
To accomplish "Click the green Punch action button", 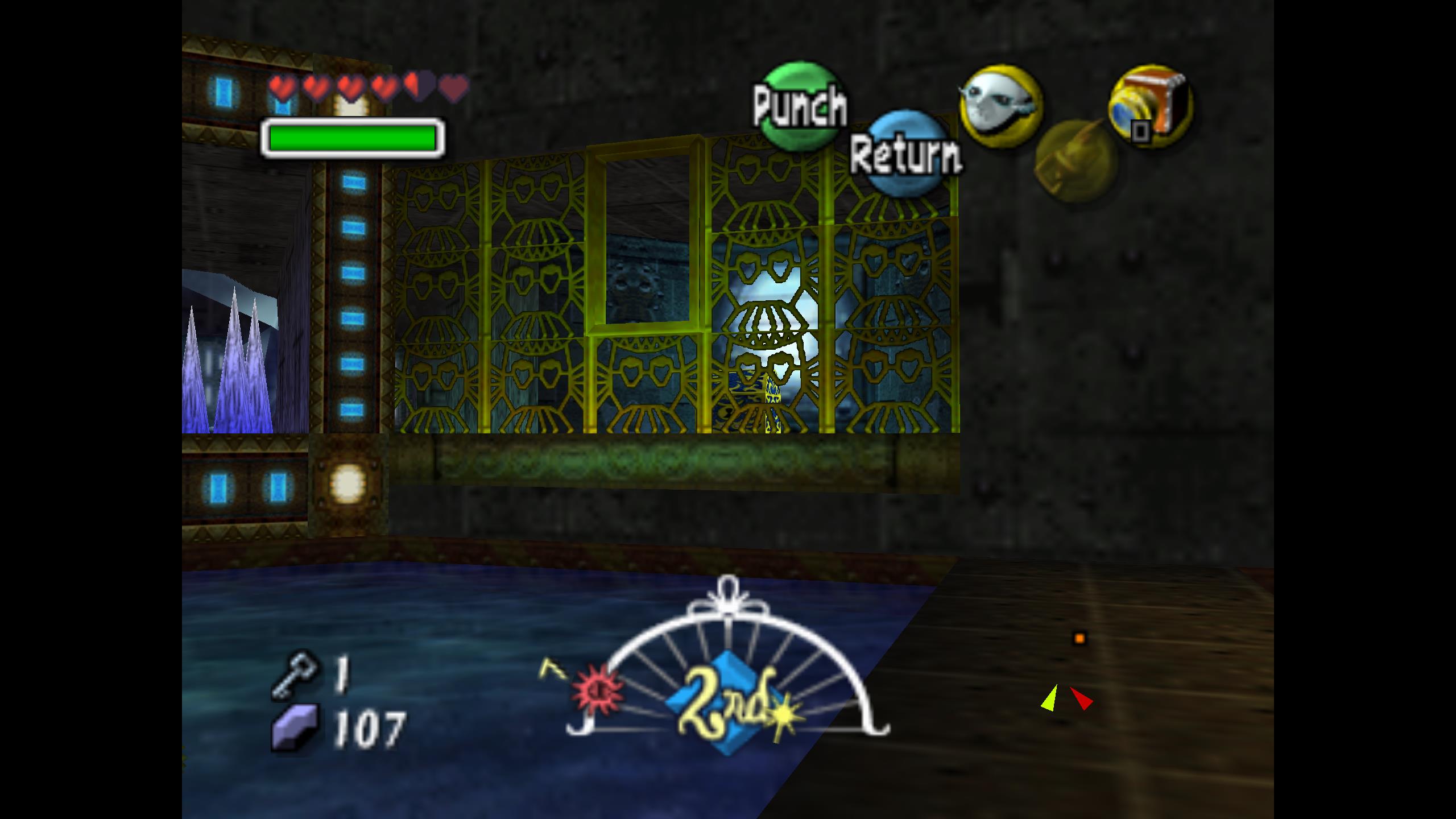I will [801, 106].
